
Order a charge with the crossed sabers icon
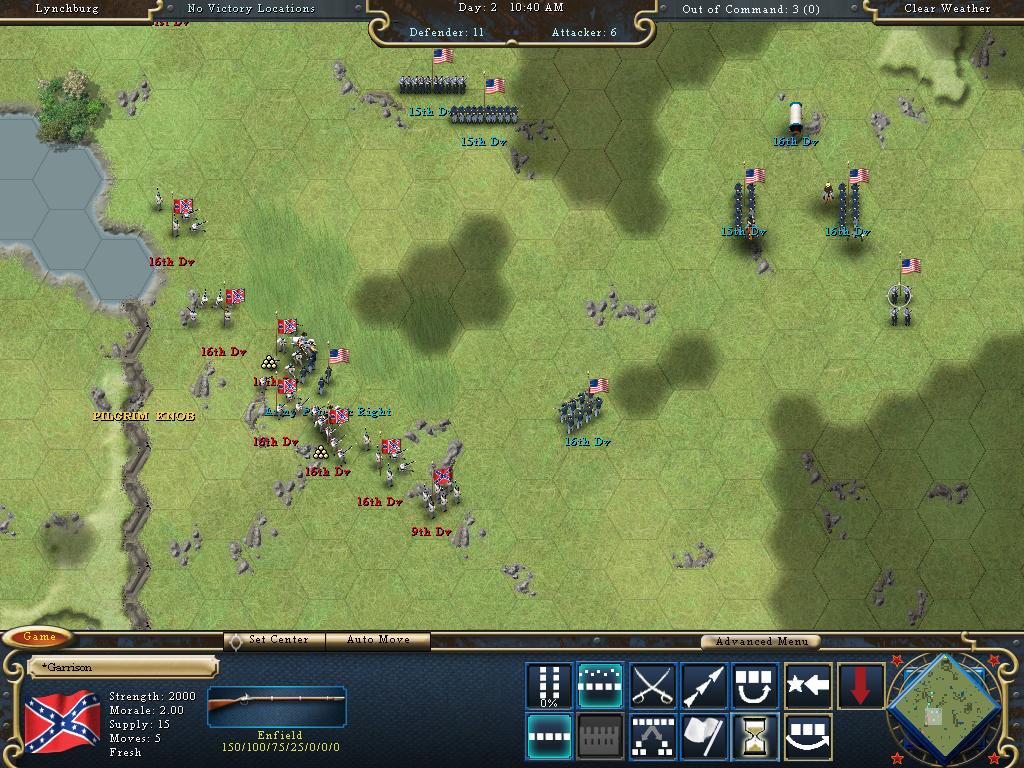(652, 686)
